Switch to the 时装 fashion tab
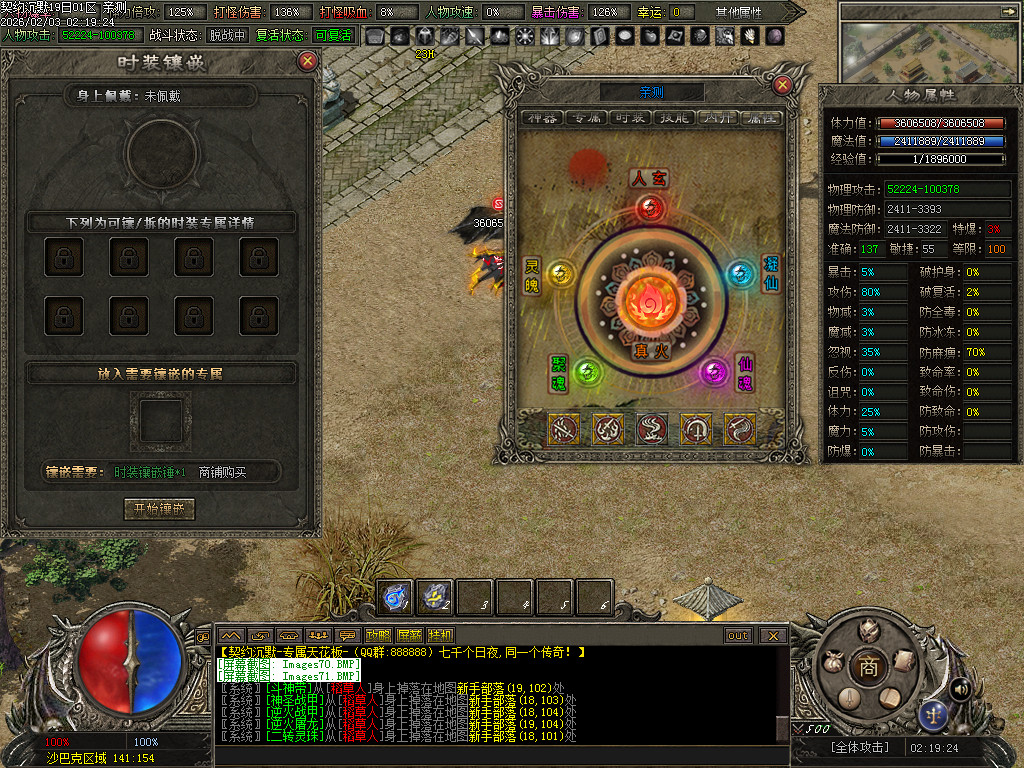Image resolution: width=1024 pixels, height=768 pixels. 630,118
